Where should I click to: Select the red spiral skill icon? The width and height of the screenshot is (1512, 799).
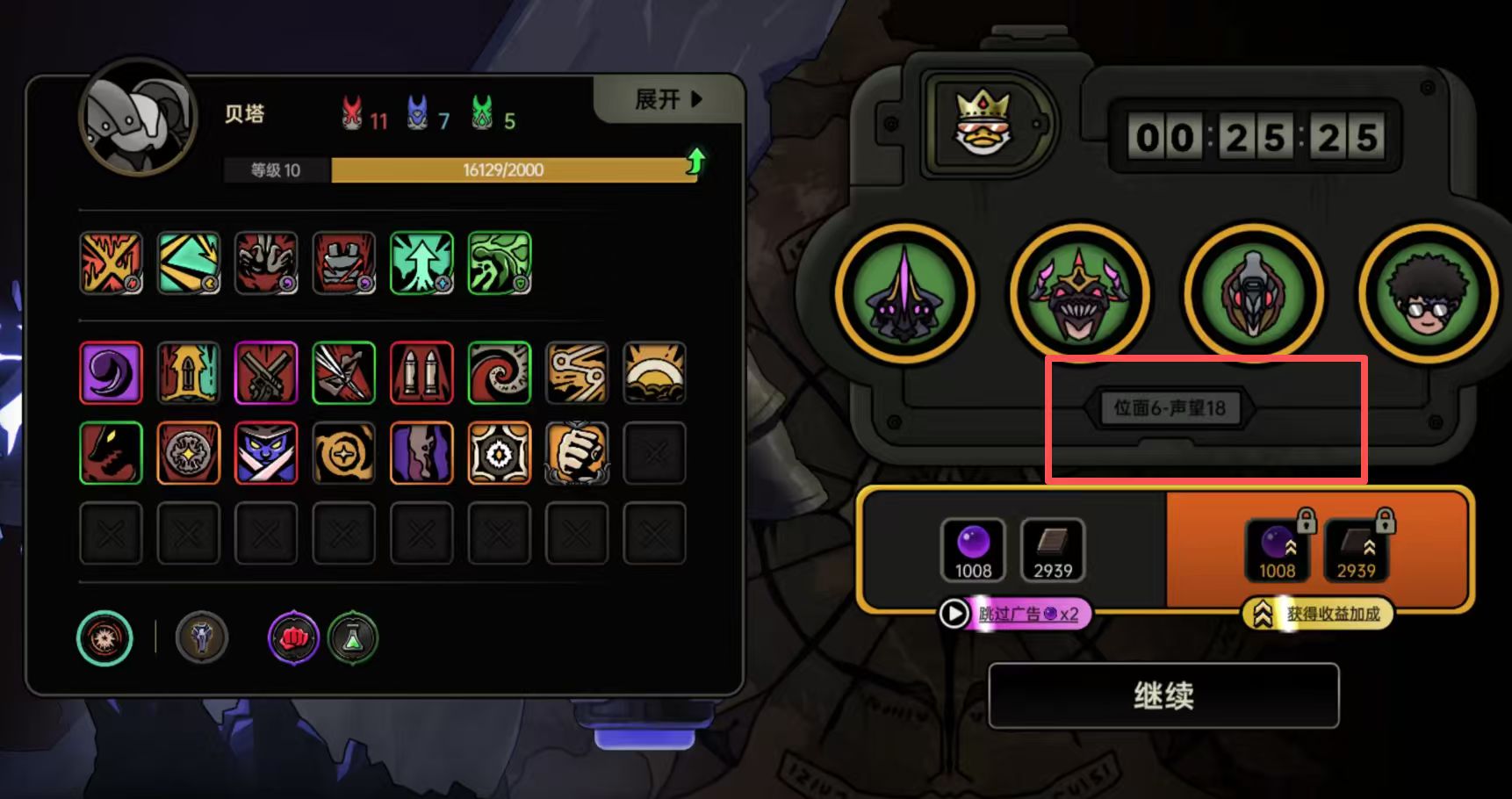[x=500, y=373]
